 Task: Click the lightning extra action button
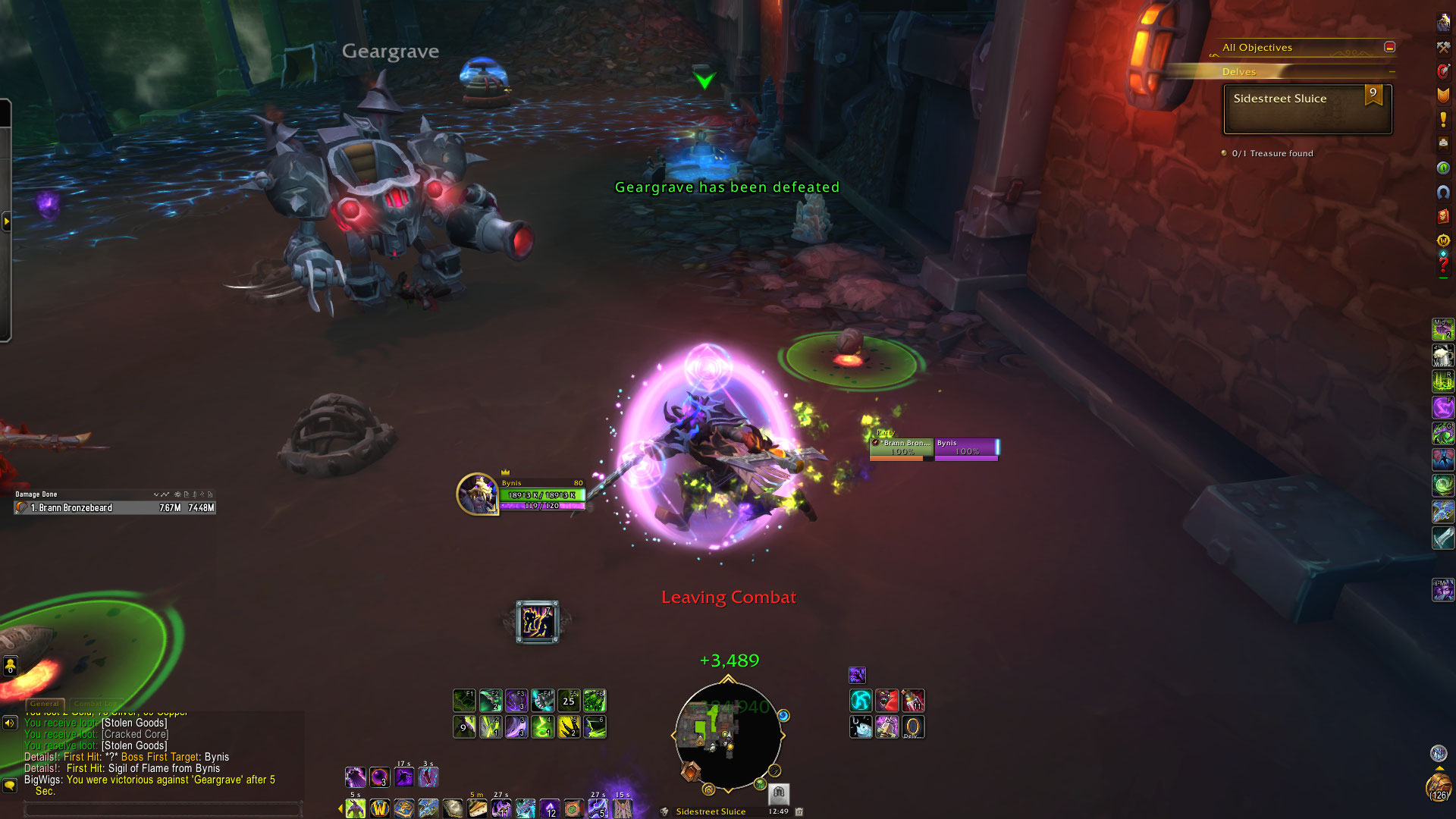click(x=537, y=622)
